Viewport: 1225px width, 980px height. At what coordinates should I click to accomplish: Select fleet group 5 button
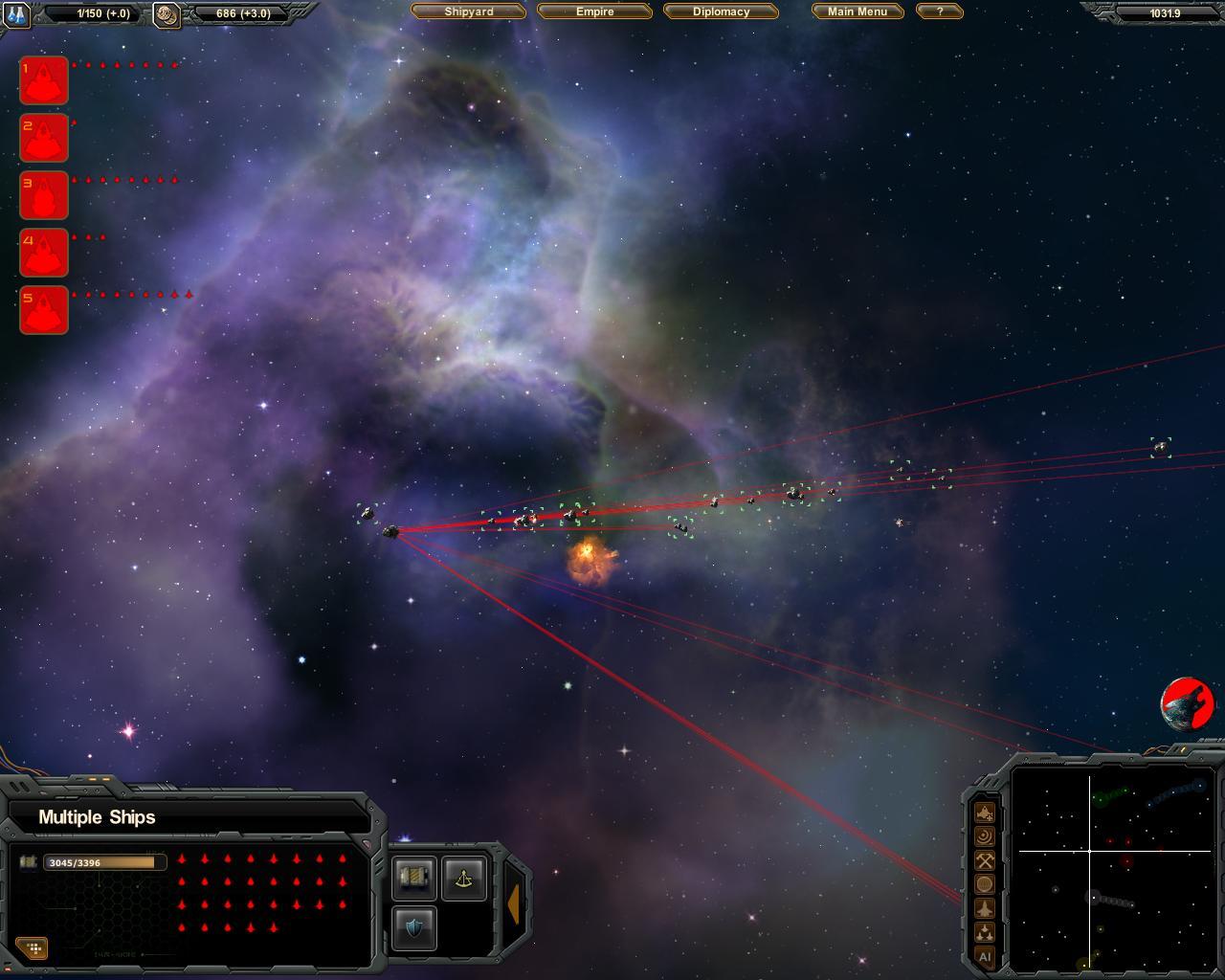click(x=44, y=310)
